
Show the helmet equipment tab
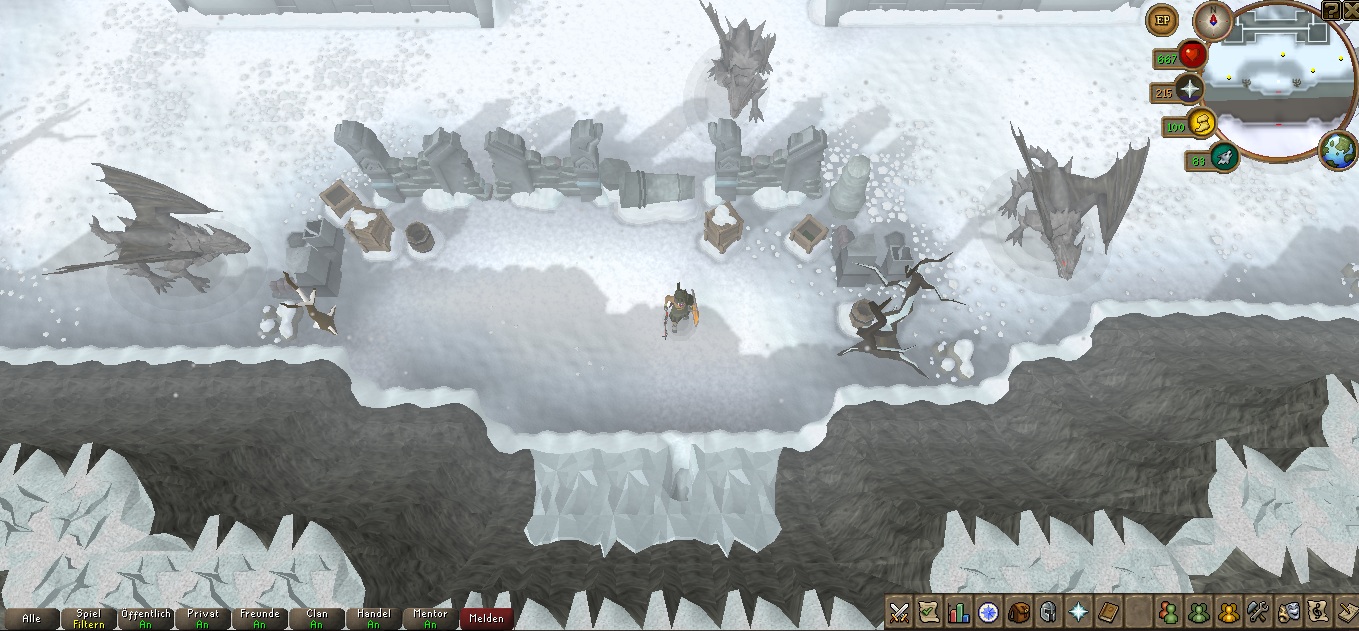pos(1049,610)
